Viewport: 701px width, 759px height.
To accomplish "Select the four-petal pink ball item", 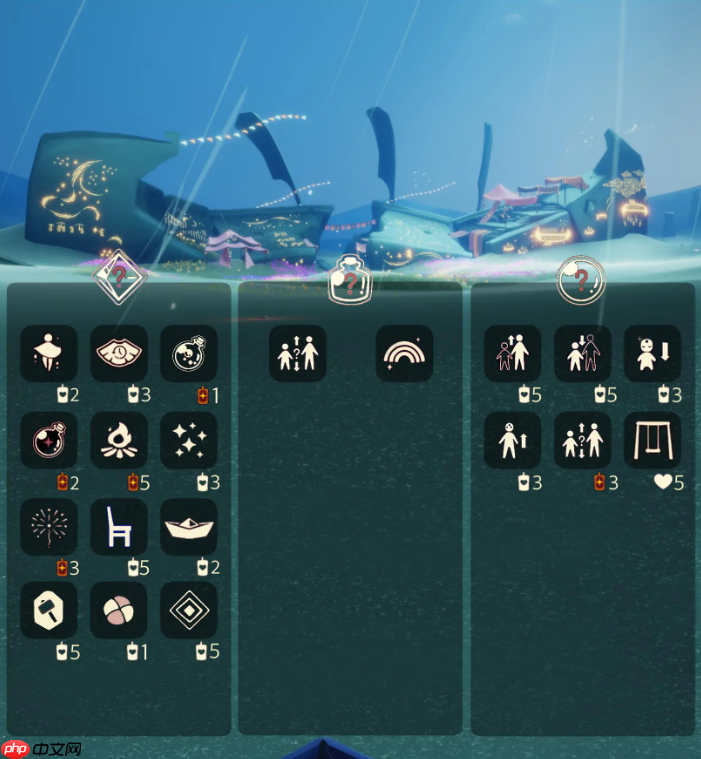I will click(x=119, y=611).
